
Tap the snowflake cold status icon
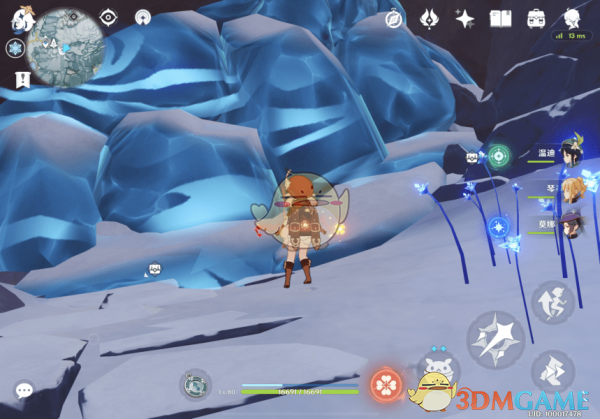tap(14, 47)
